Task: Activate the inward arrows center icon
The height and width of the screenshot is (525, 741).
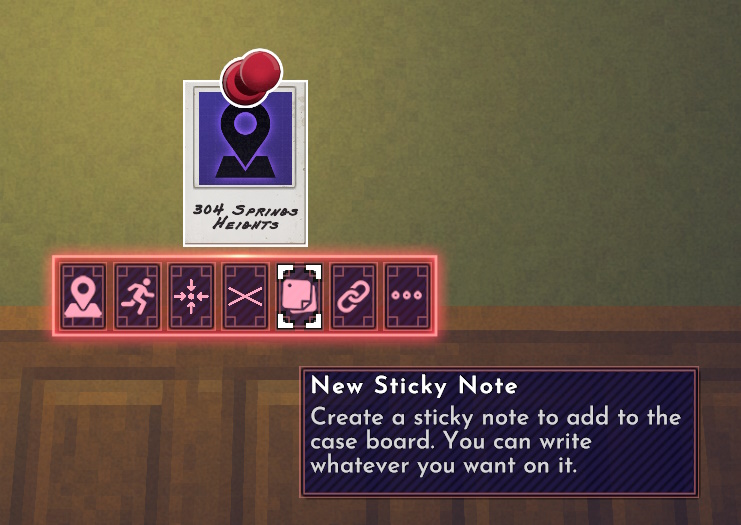Action: pyautogui.click(x=191, y=296)
